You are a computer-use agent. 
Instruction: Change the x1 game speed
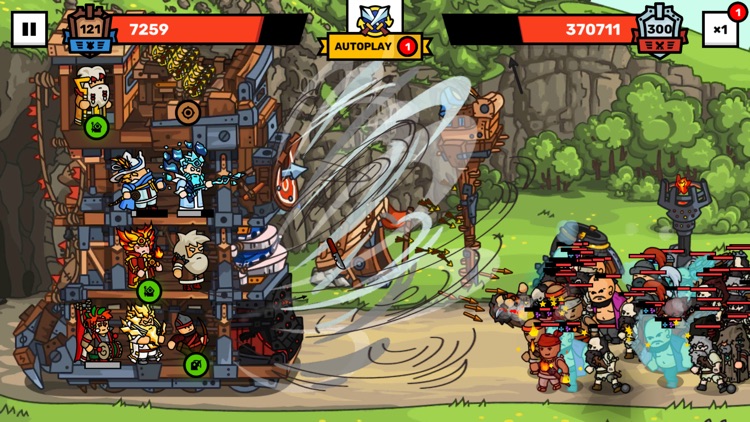point(720,29)
